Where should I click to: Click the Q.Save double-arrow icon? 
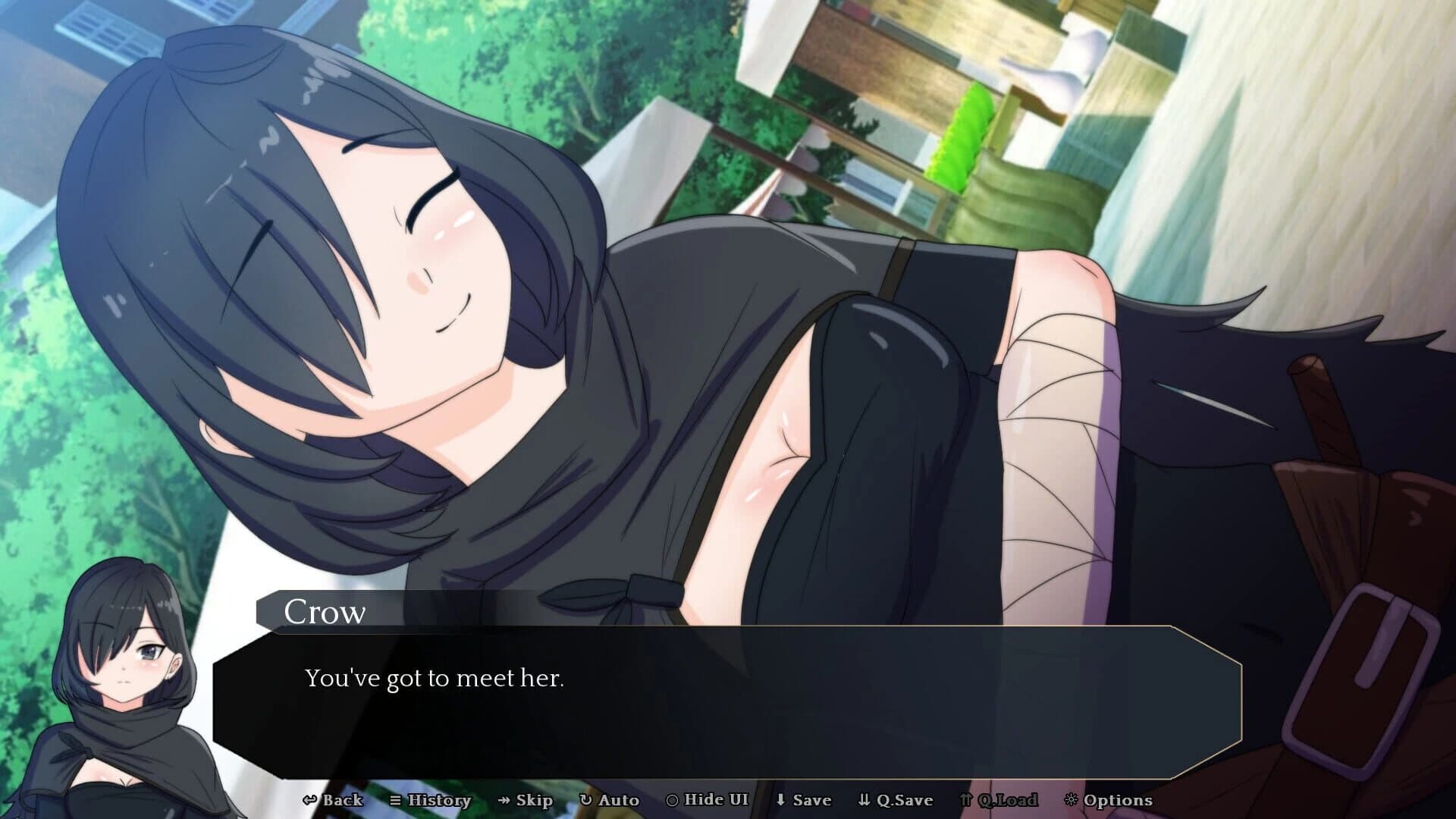[x=865, y=799]
